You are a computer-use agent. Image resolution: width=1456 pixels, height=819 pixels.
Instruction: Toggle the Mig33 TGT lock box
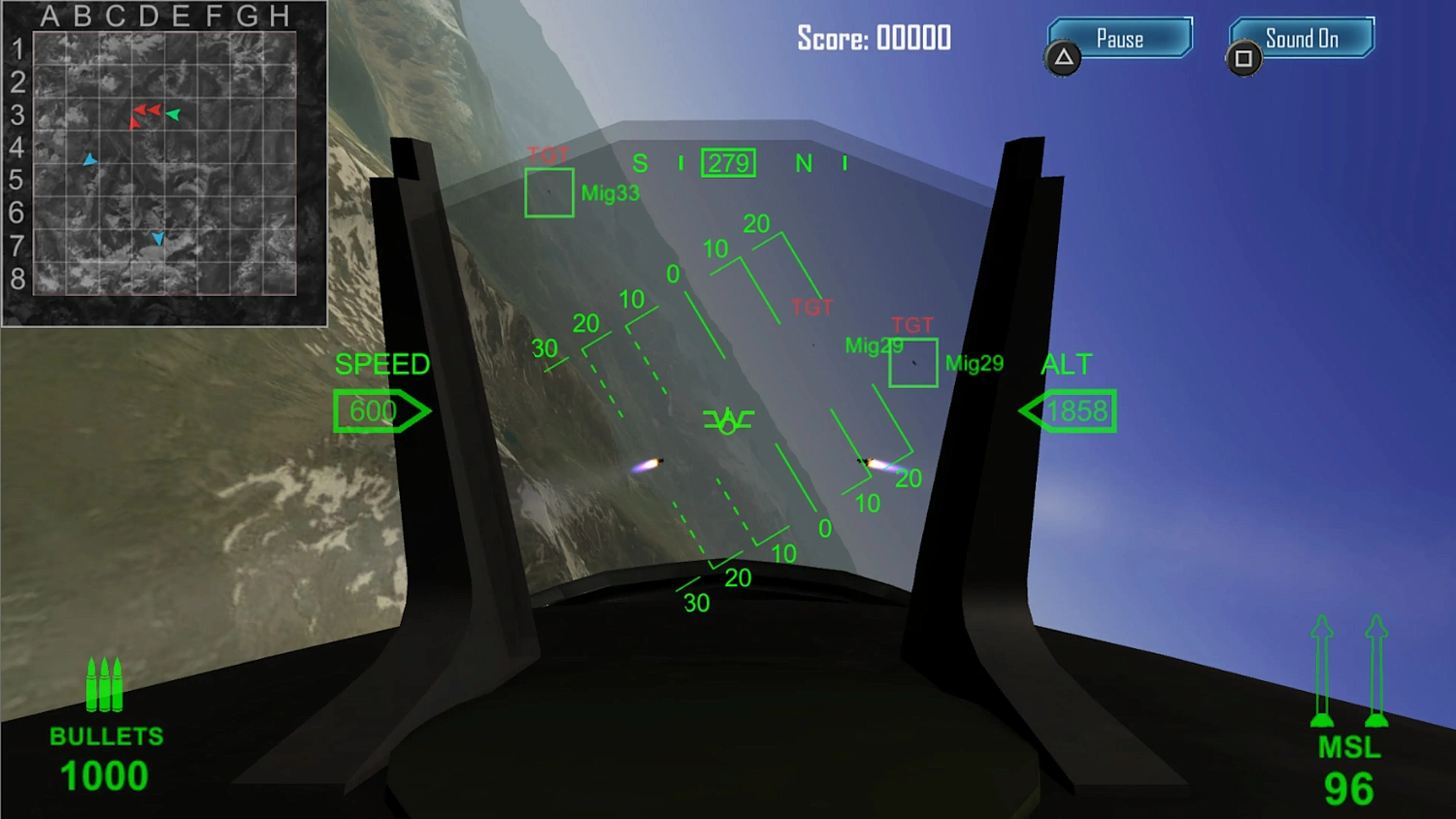pos(549,193)
